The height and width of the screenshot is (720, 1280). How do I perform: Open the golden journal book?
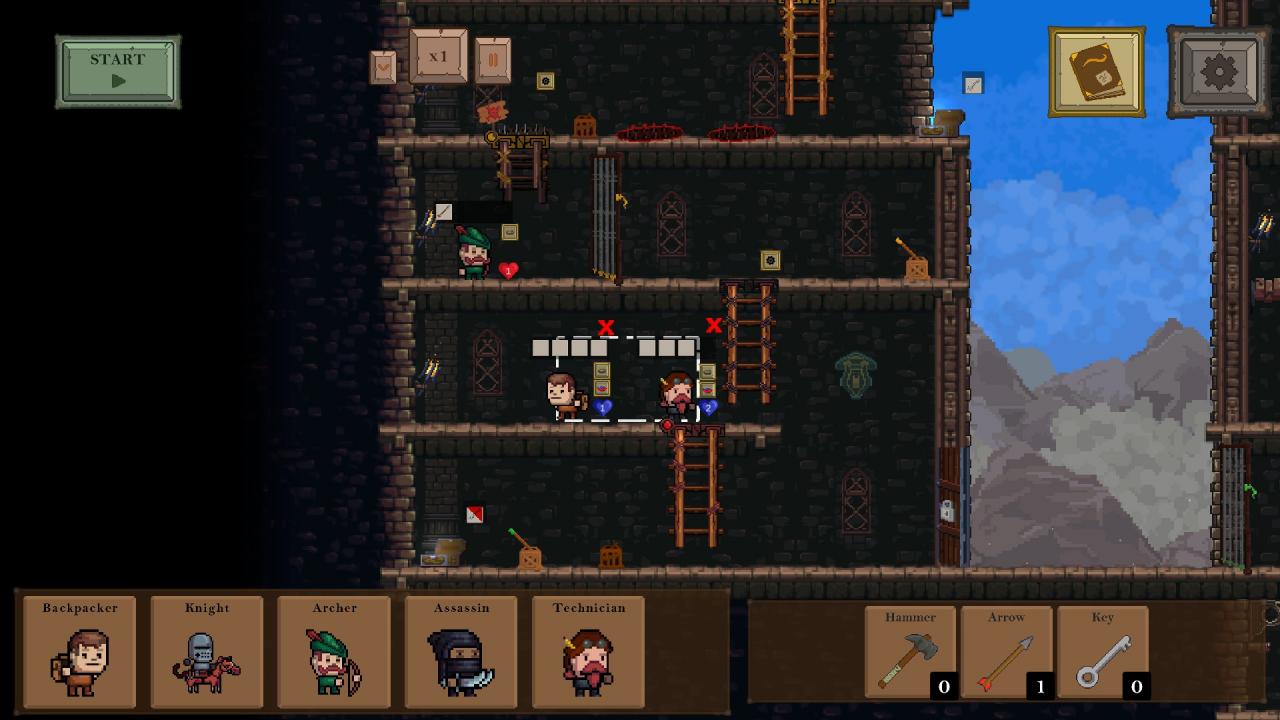point(1096,71)
